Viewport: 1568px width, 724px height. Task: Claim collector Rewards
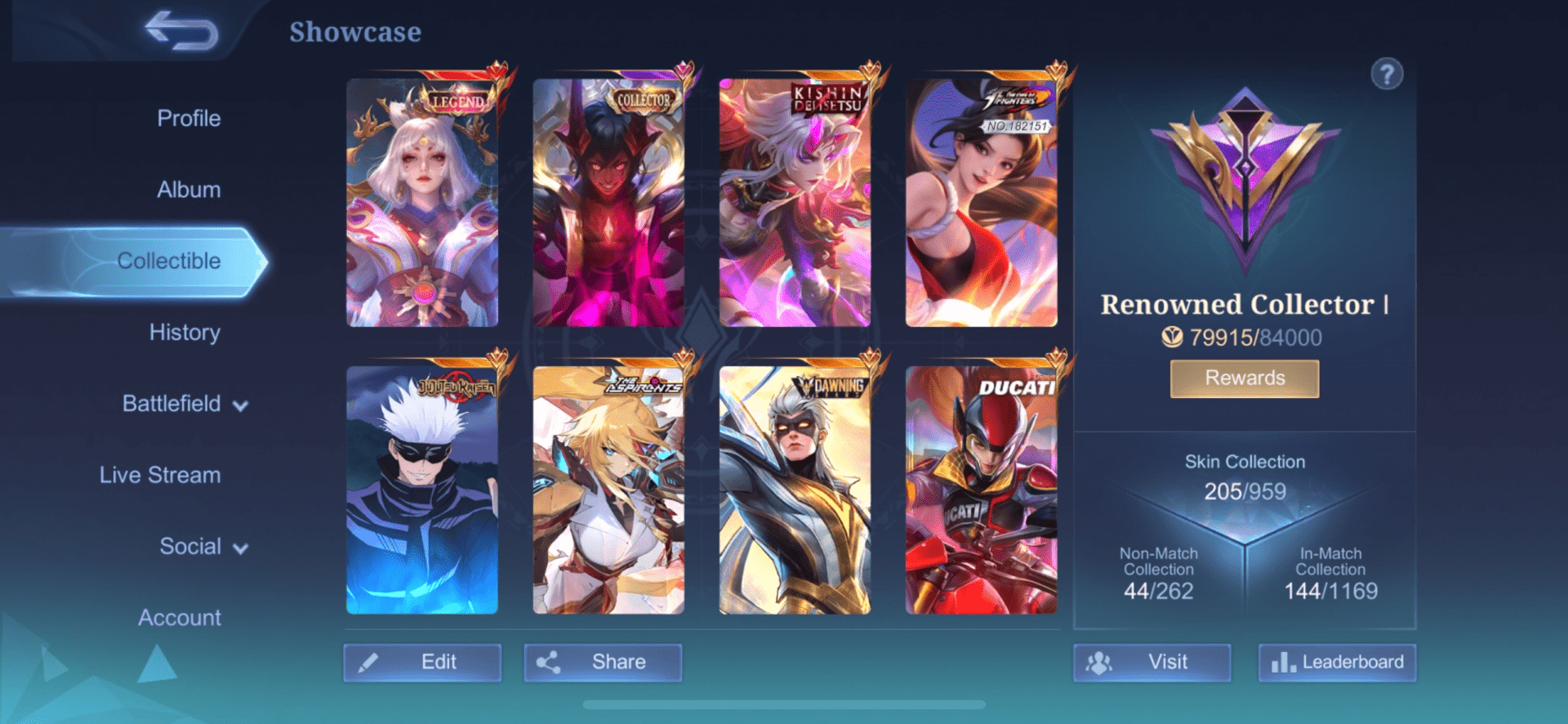click(1244, 378)
